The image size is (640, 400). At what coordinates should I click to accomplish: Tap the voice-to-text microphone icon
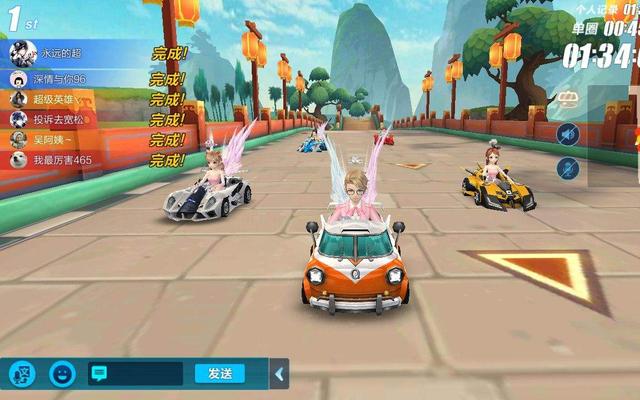[22, 374]
